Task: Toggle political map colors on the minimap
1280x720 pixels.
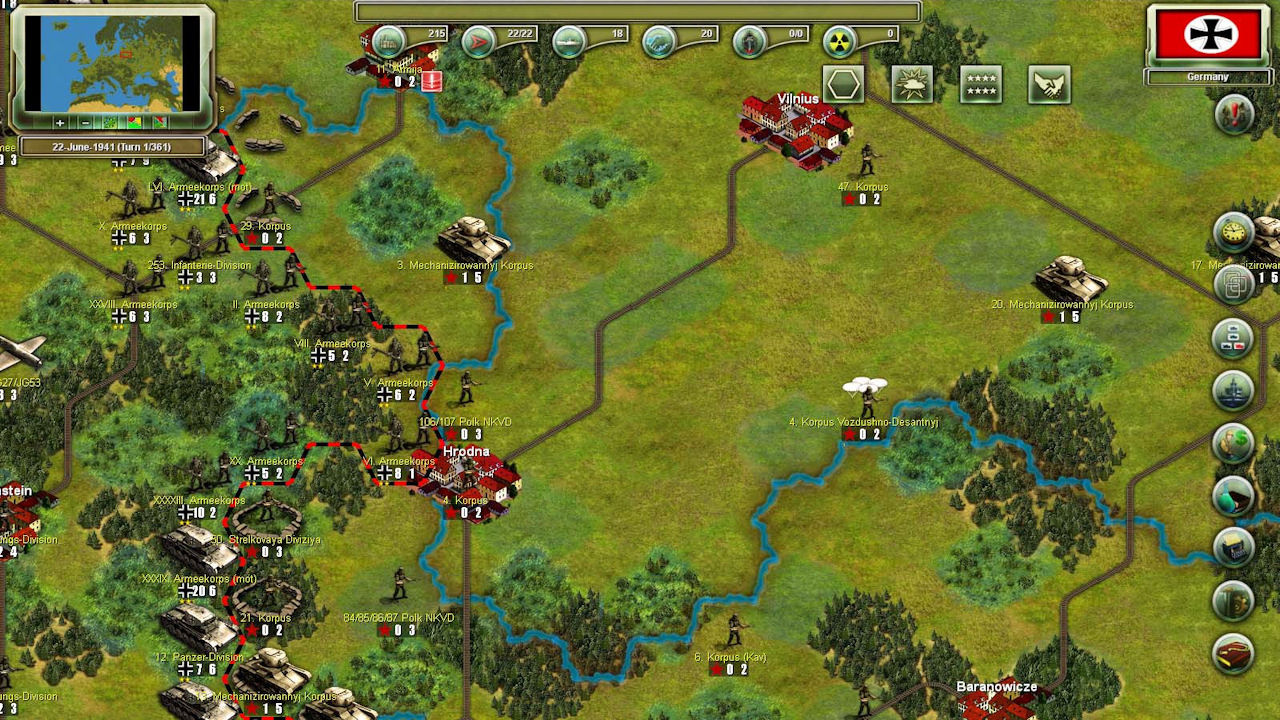Action: pos(135,123)
